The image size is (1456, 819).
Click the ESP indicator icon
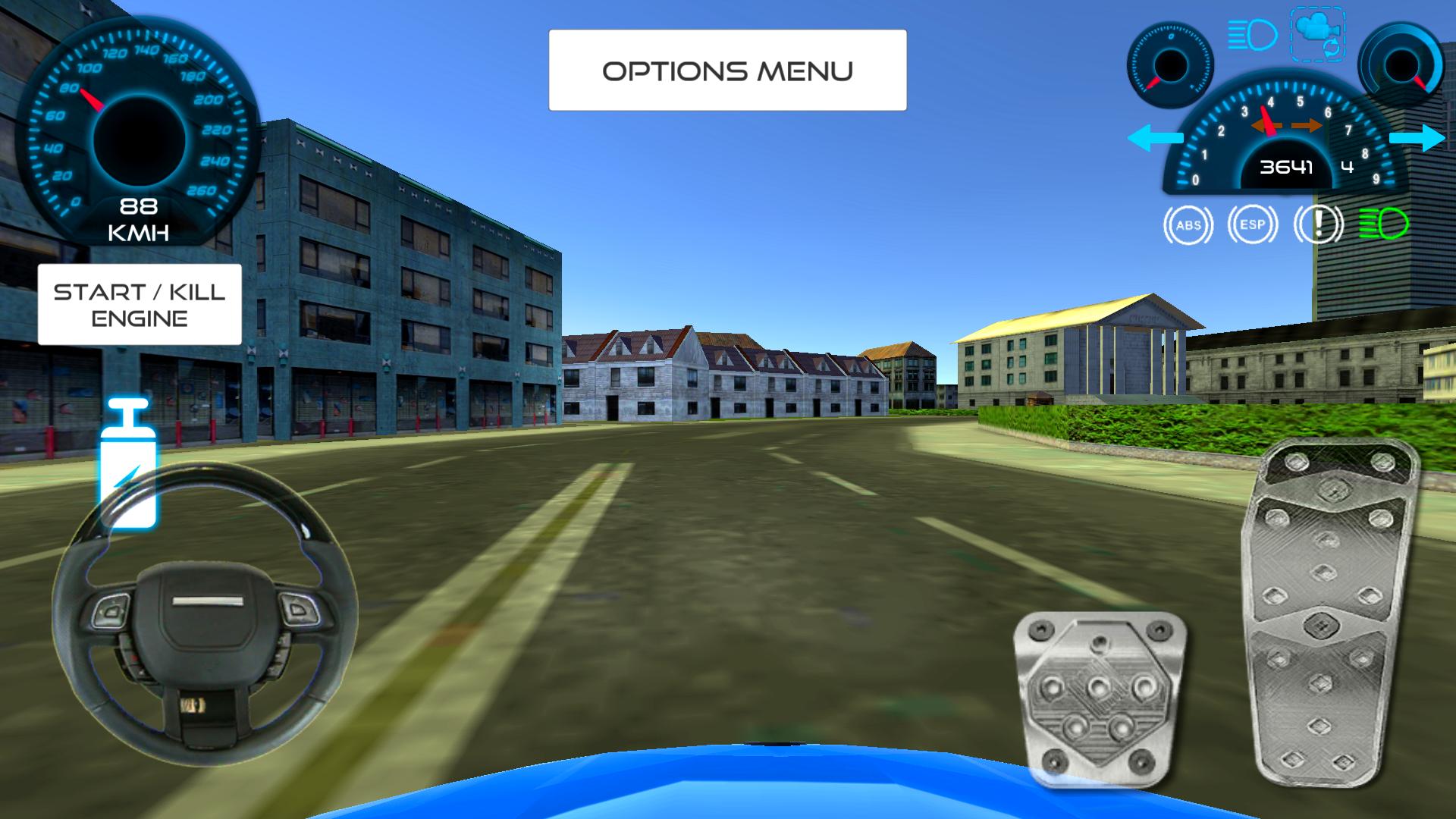[1252, 224]
